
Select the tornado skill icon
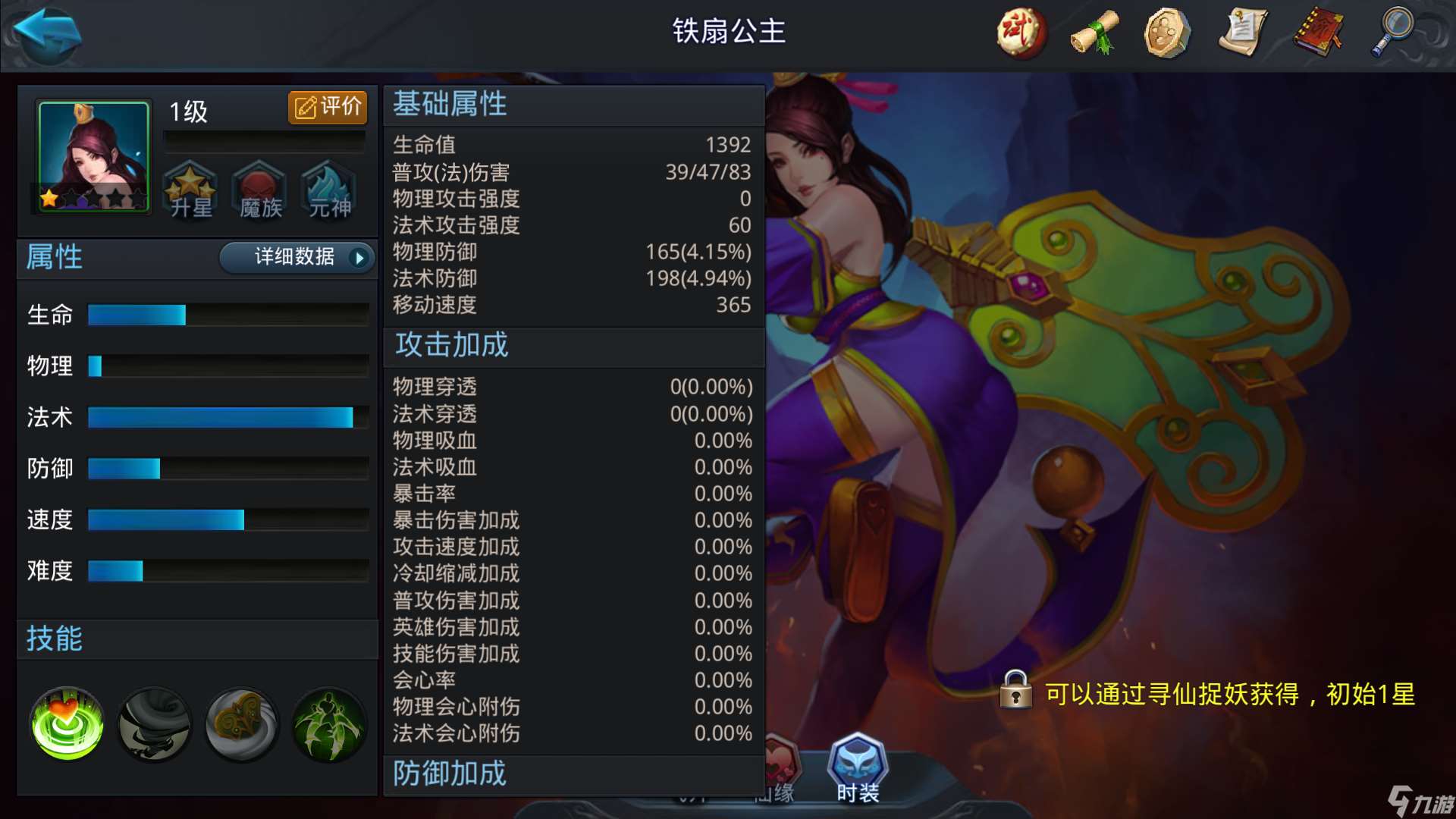click(x=153, y=723)
